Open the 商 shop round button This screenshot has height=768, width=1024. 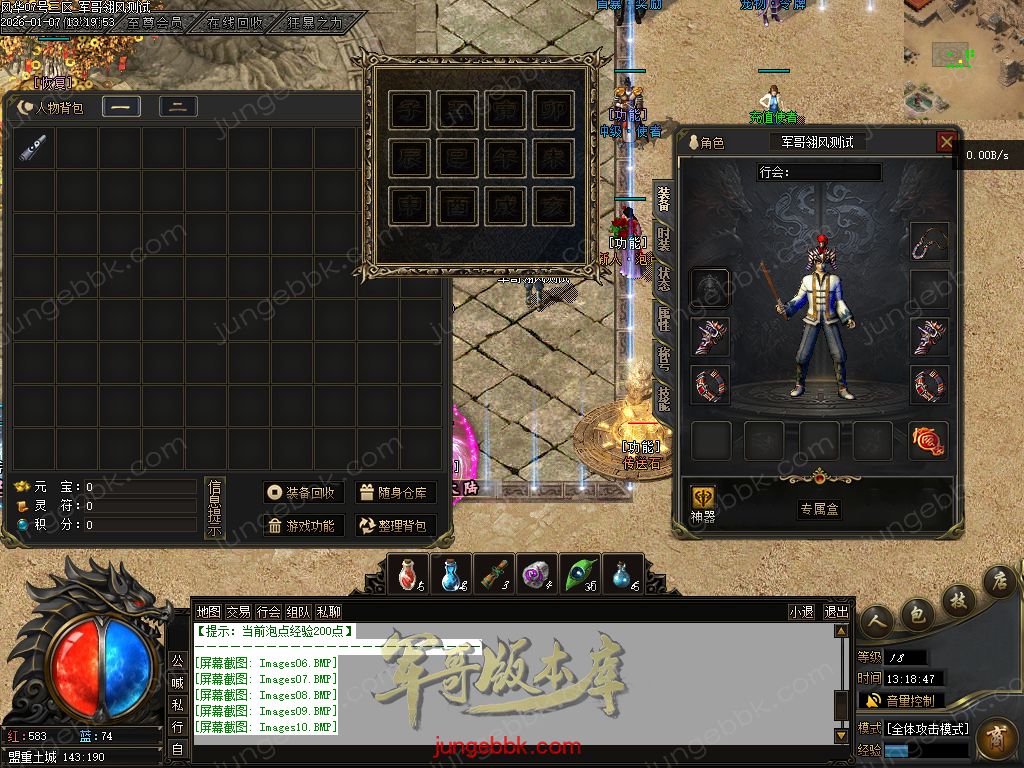tap(994, 739)
